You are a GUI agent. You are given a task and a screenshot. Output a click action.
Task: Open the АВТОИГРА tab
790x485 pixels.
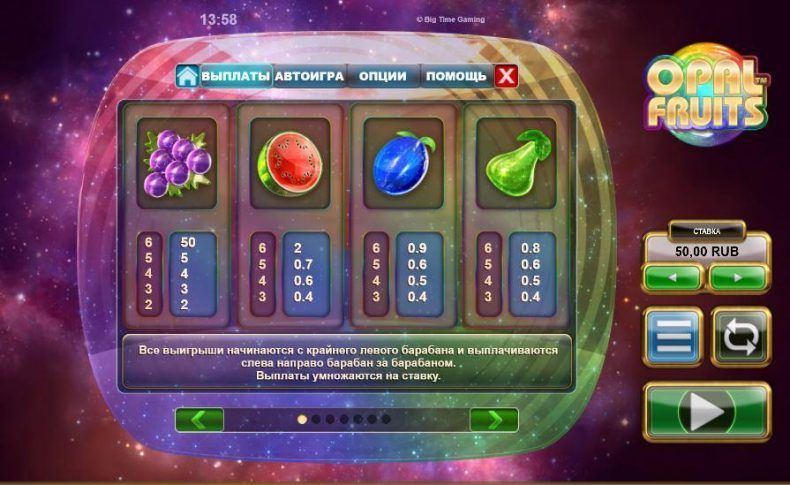(309, 76)
